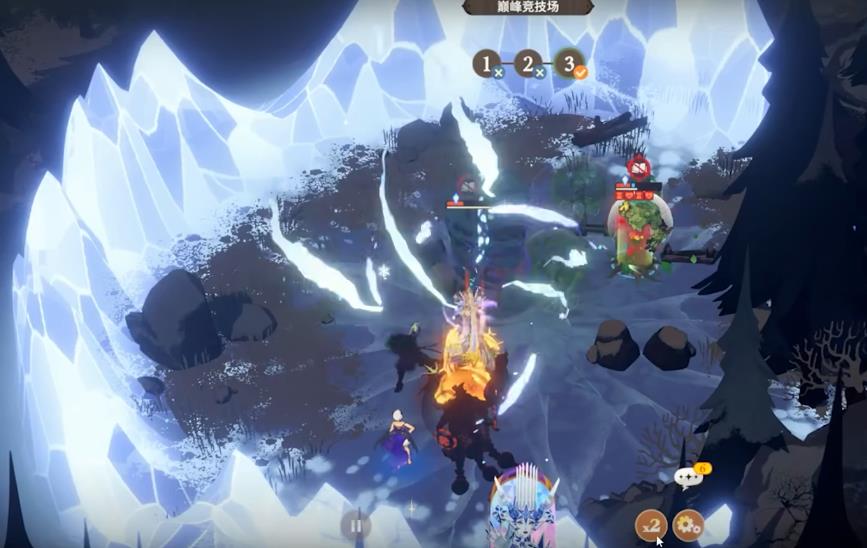Open the chat speech bubble icon

point(686,478)
